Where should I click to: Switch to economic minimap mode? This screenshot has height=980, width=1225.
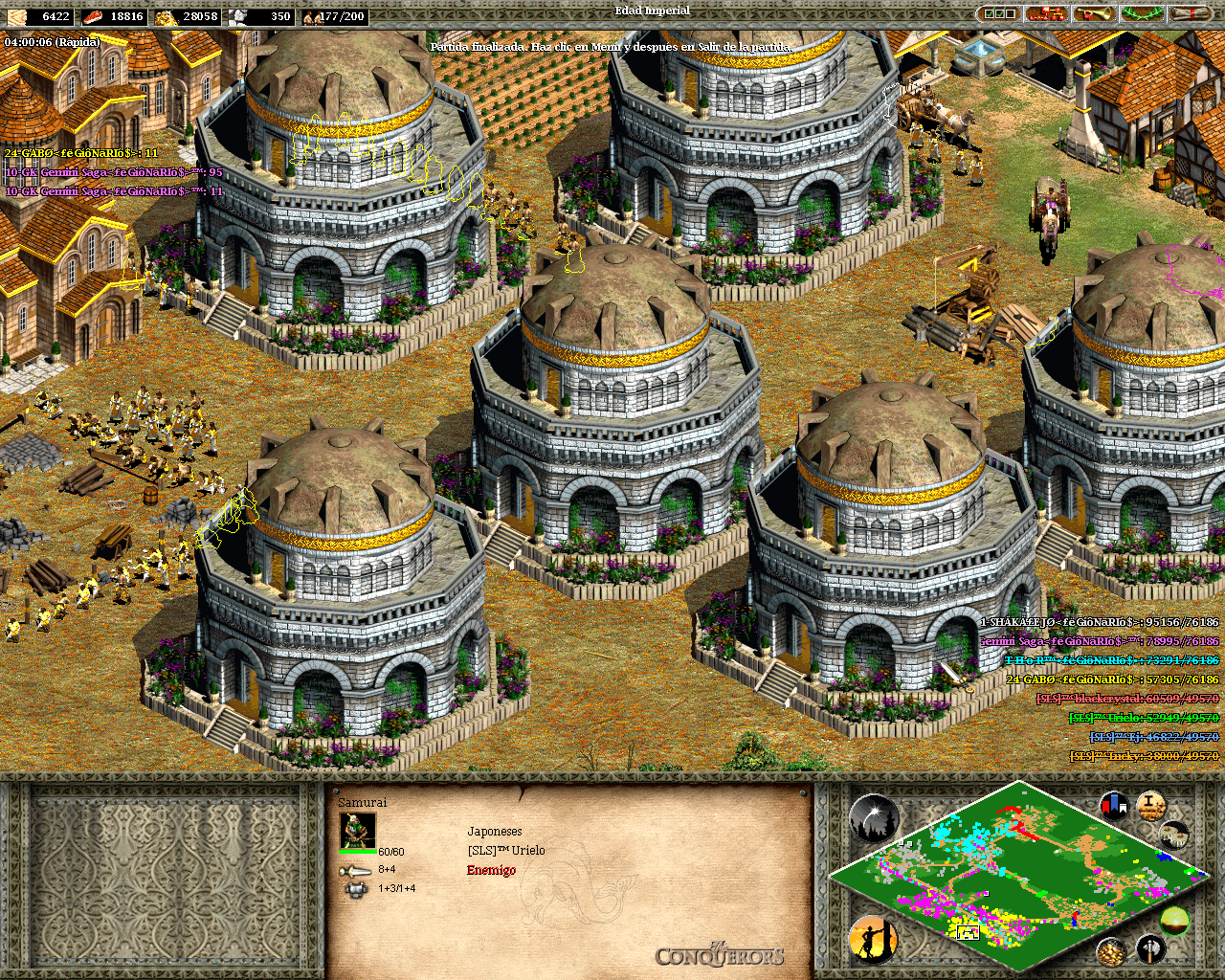1112,950
